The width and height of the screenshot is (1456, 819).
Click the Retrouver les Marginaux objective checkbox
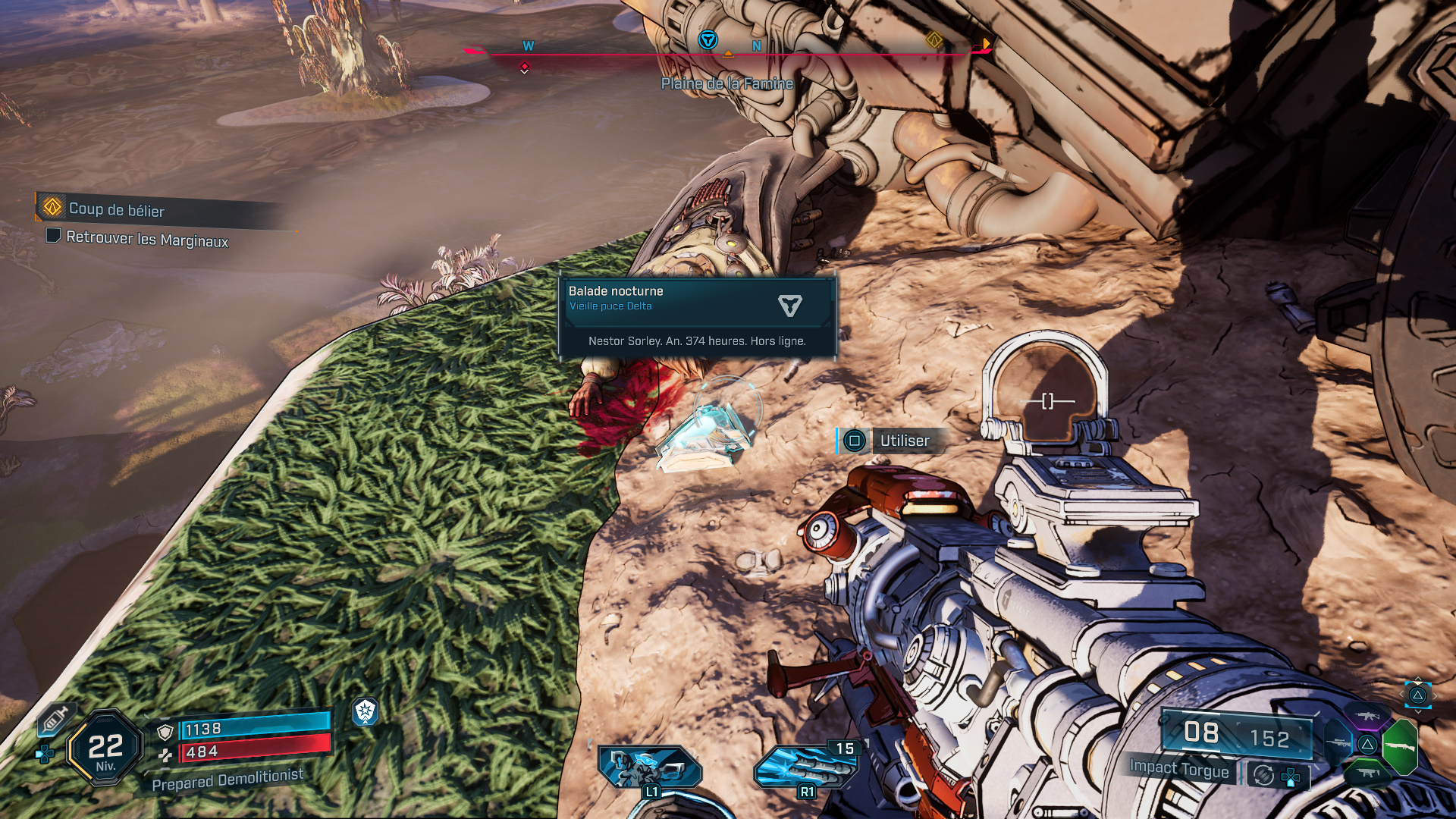click(x=53, y=236)
